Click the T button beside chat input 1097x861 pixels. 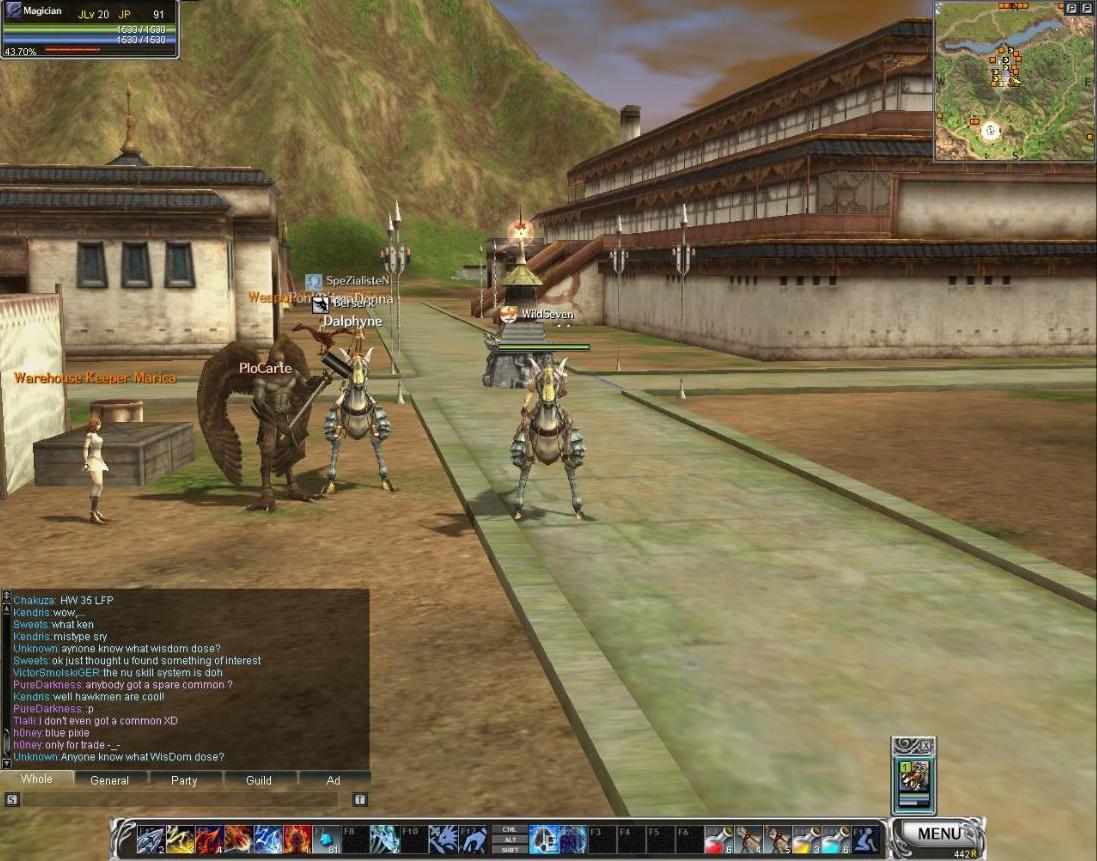point(360,799)
